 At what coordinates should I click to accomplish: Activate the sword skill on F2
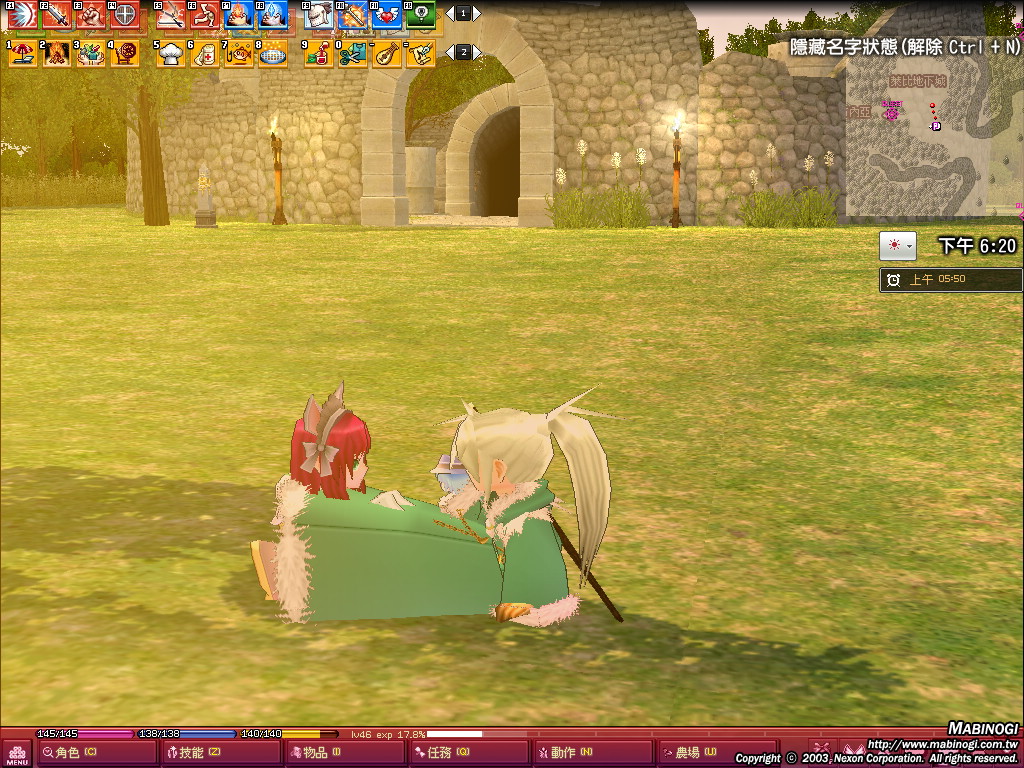(x=56, y=16)
